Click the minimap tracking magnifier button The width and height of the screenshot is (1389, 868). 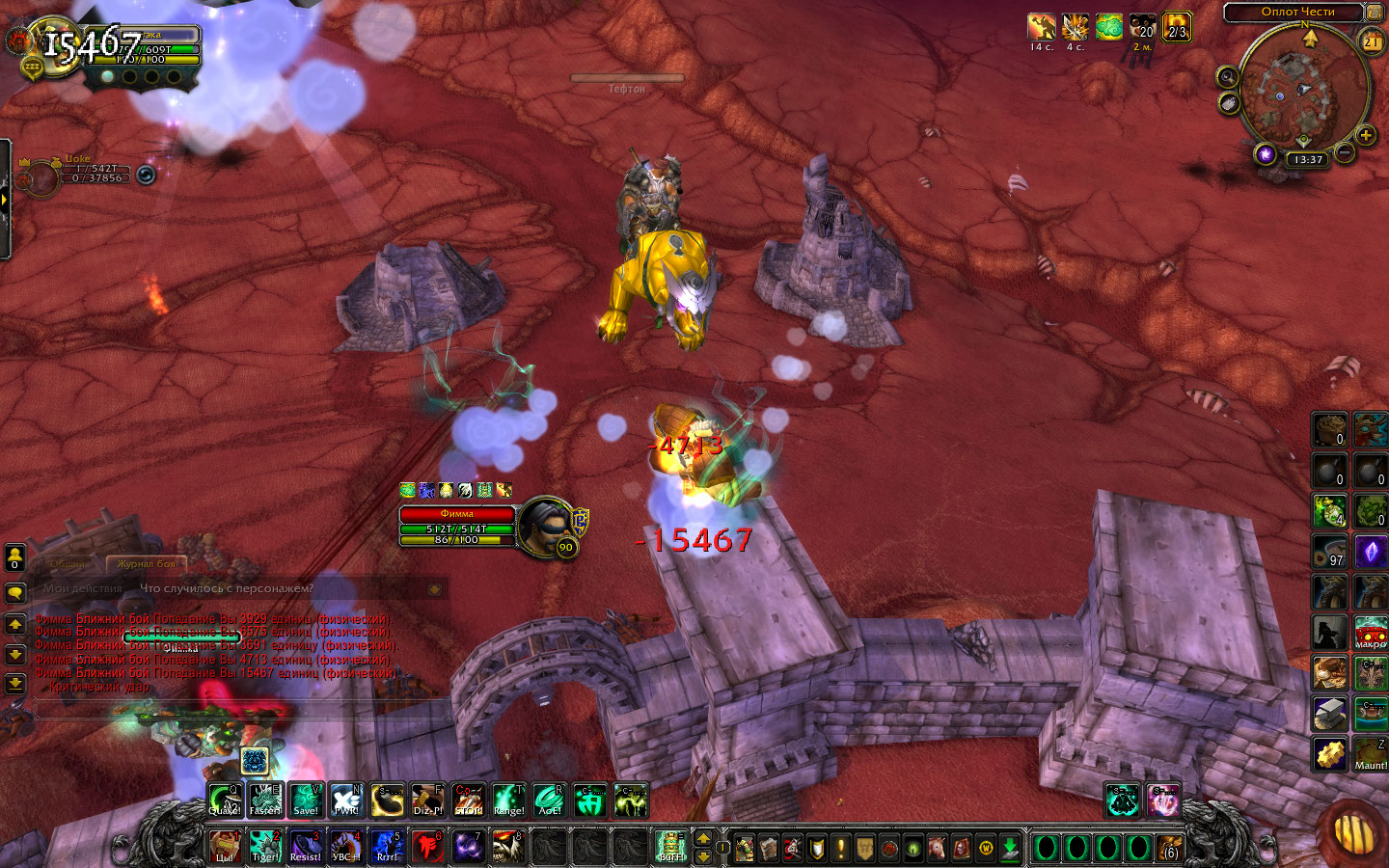click(x=1227, y=77)
